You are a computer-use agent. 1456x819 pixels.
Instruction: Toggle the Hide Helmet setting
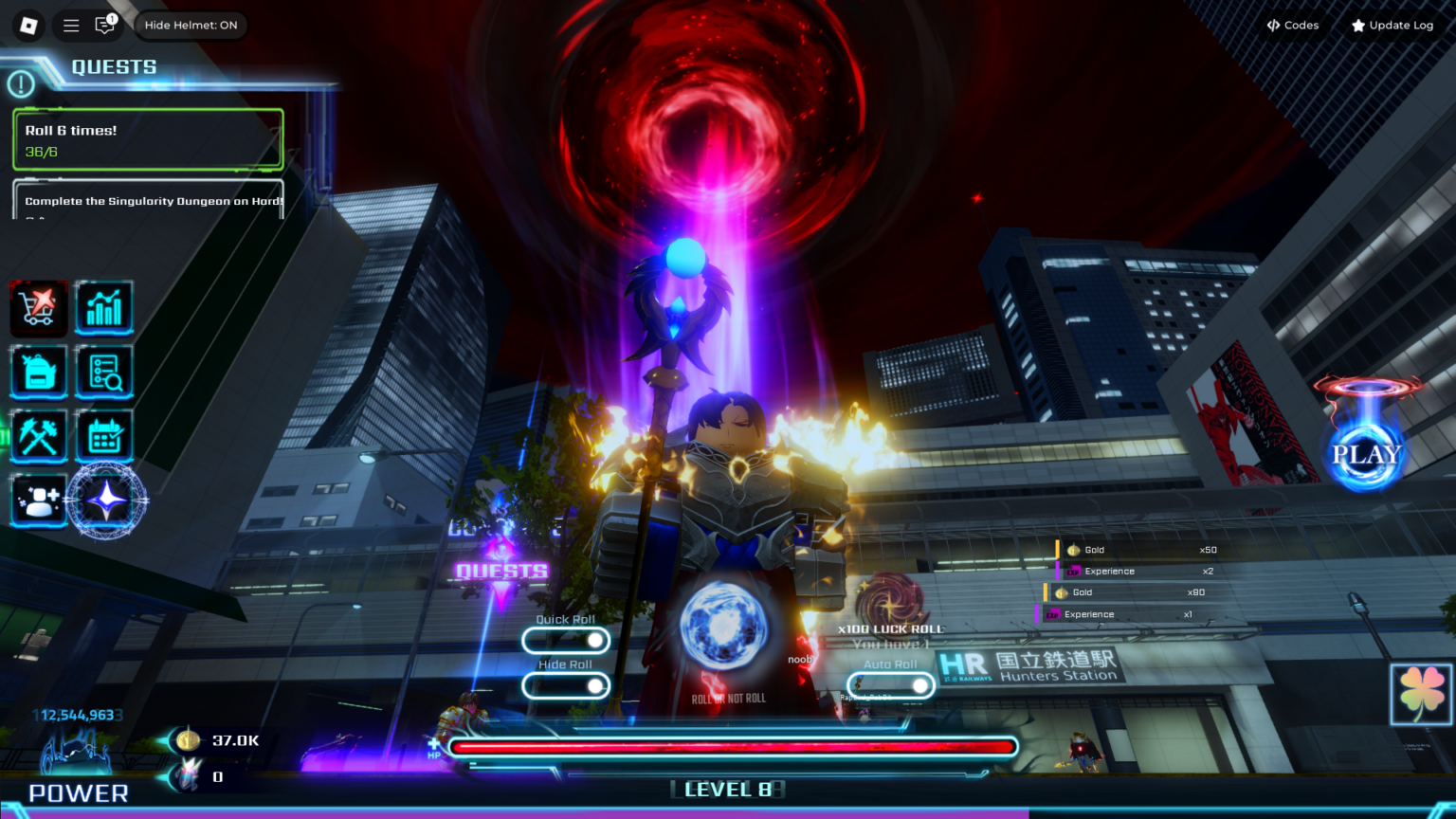coord(191,26)
